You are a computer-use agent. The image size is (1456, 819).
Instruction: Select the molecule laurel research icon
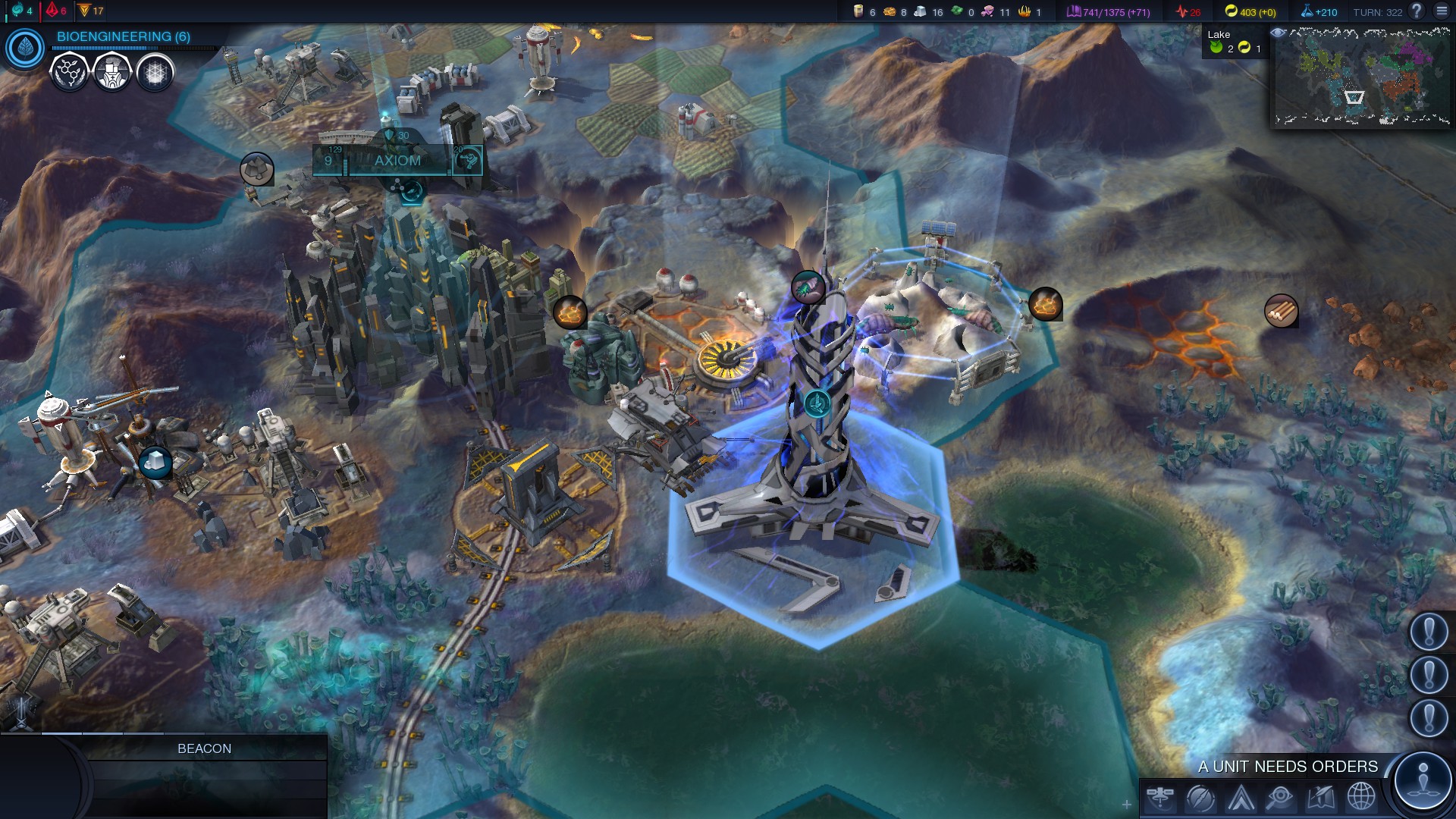[69, 73]
